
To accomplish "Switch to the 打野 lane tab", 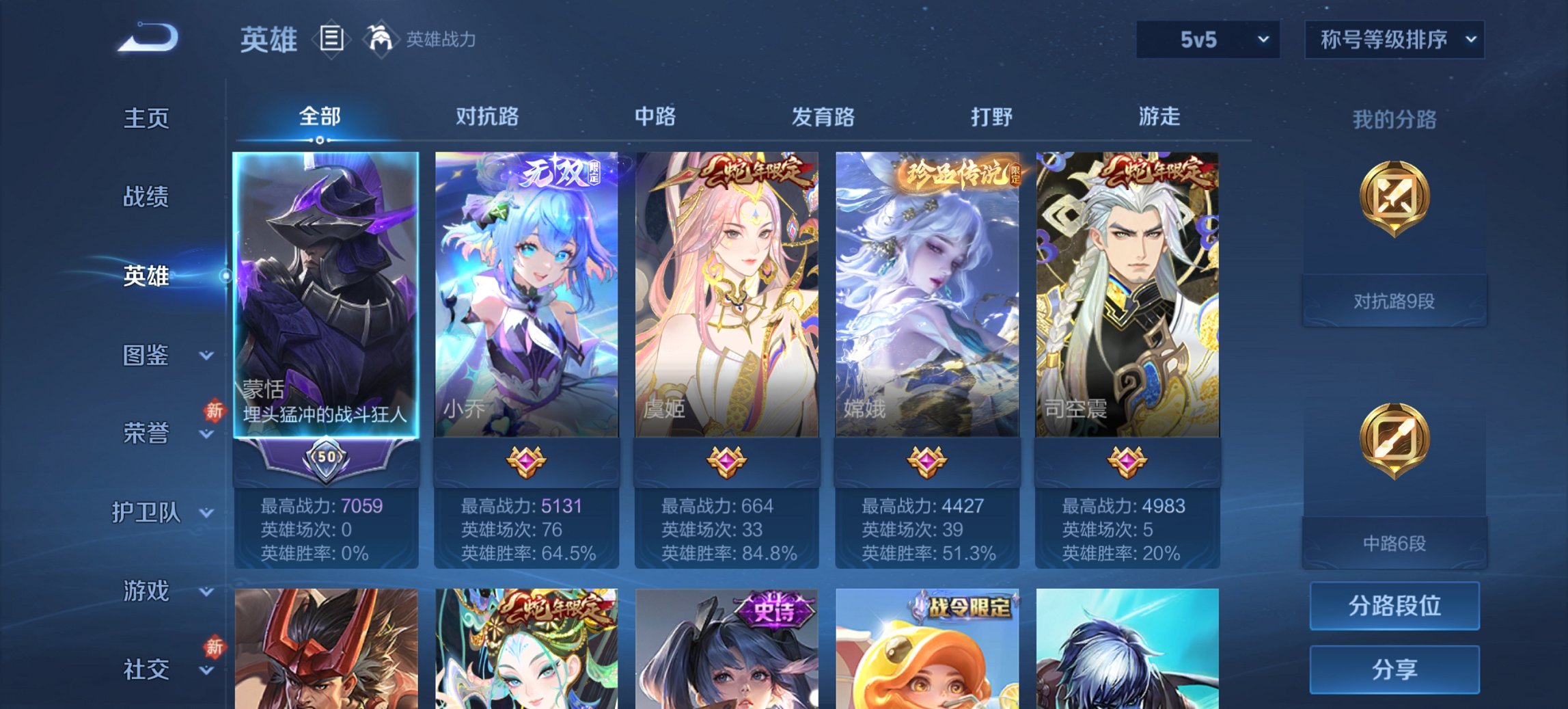I will tap(992, 117).
